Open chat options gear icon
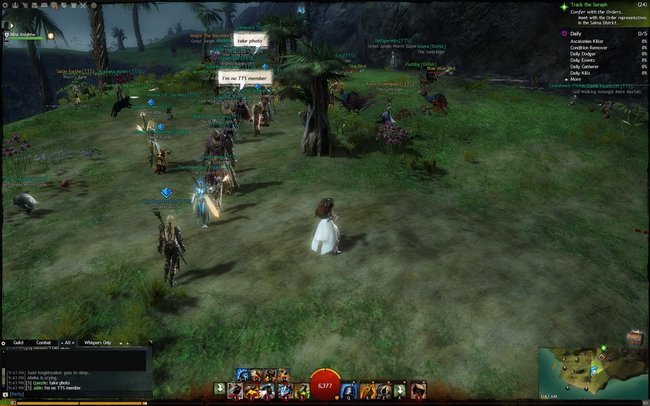This screenshot has width=650, height=406. coord(5,343)
